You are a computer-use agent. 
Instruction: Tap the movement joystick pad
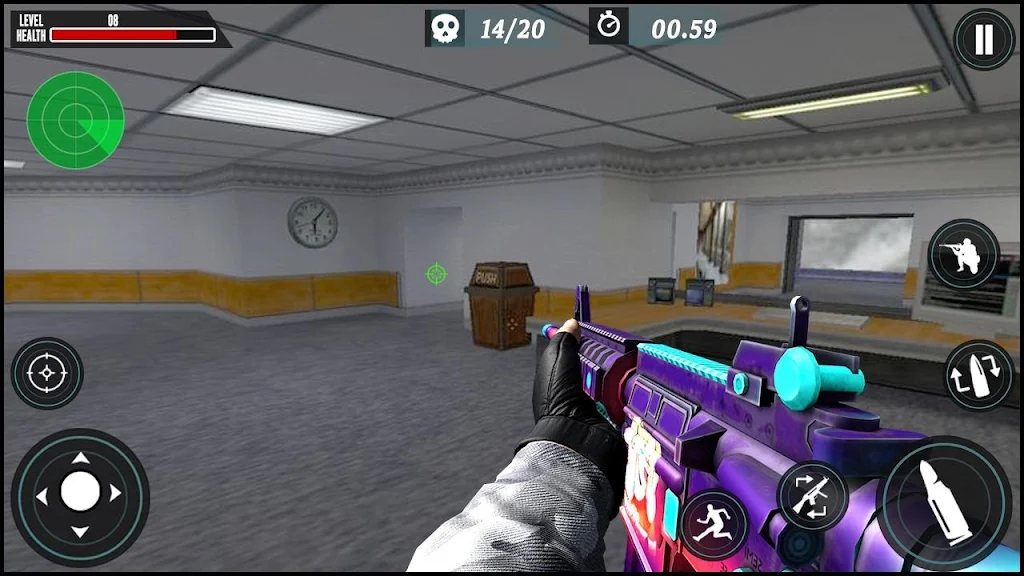[80, 492]
